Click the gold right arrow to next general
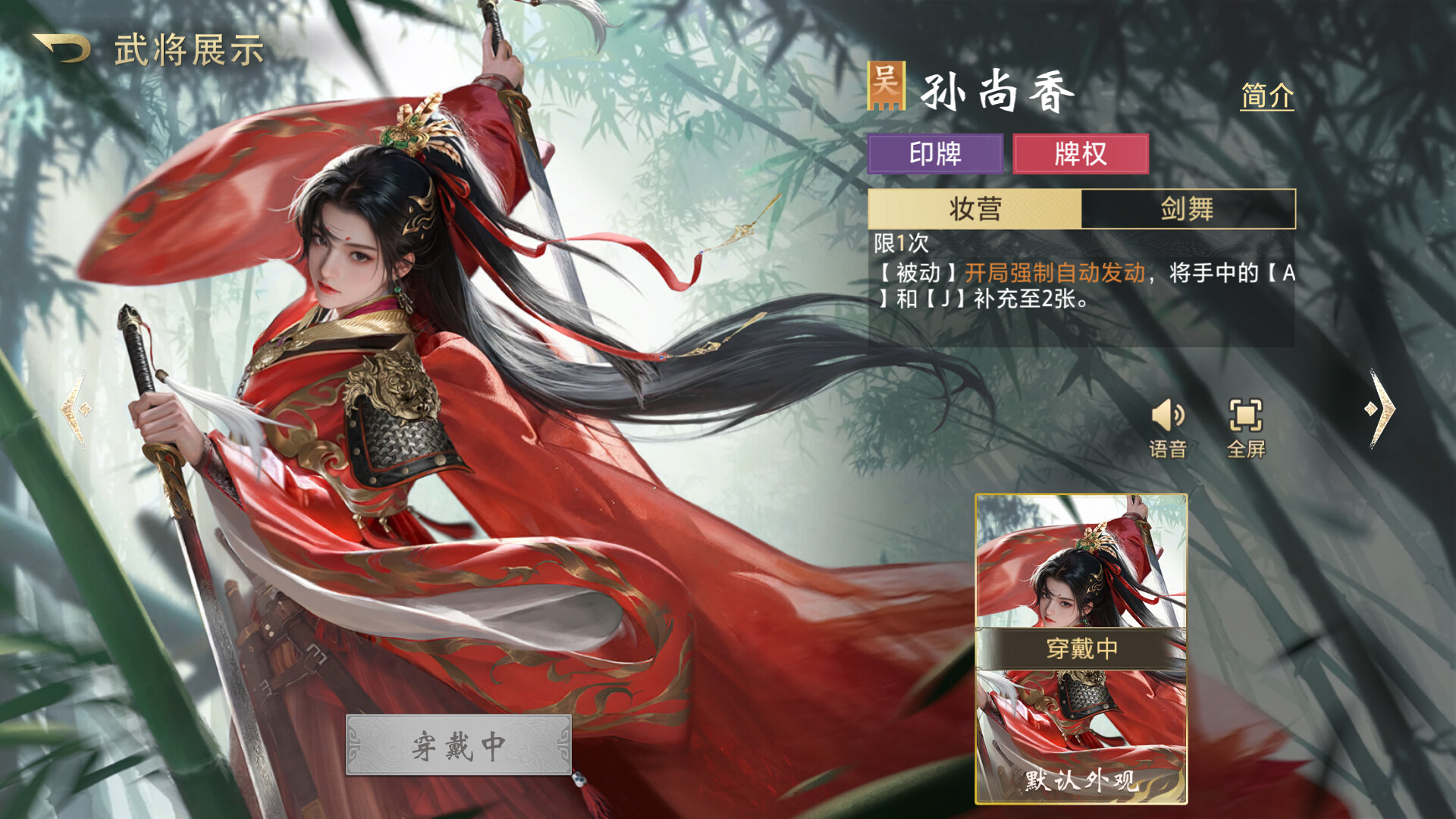 tap(1382, 409)
